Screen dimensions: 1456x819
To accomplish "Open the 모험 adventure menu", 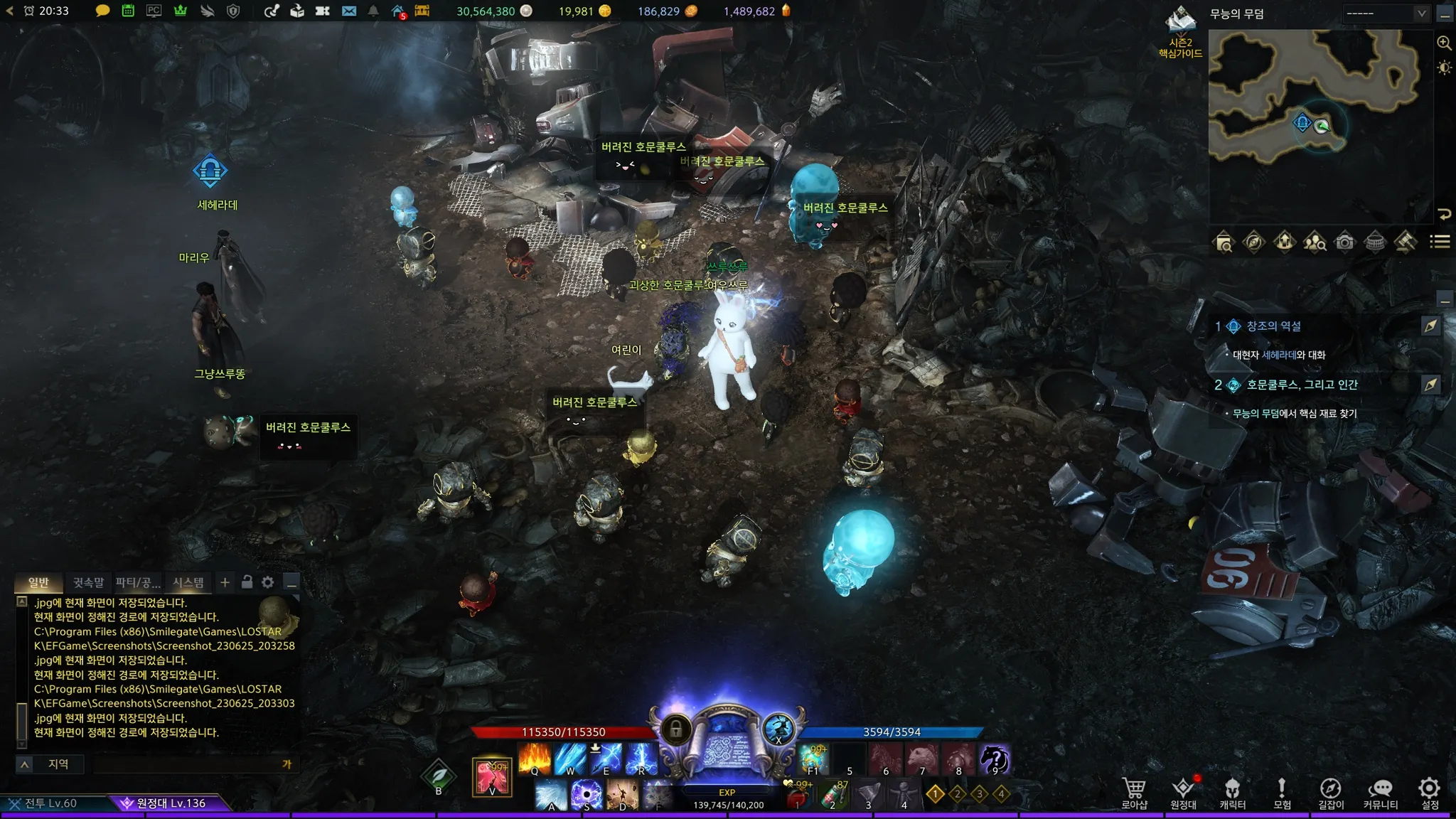I will click(1282, 793).
